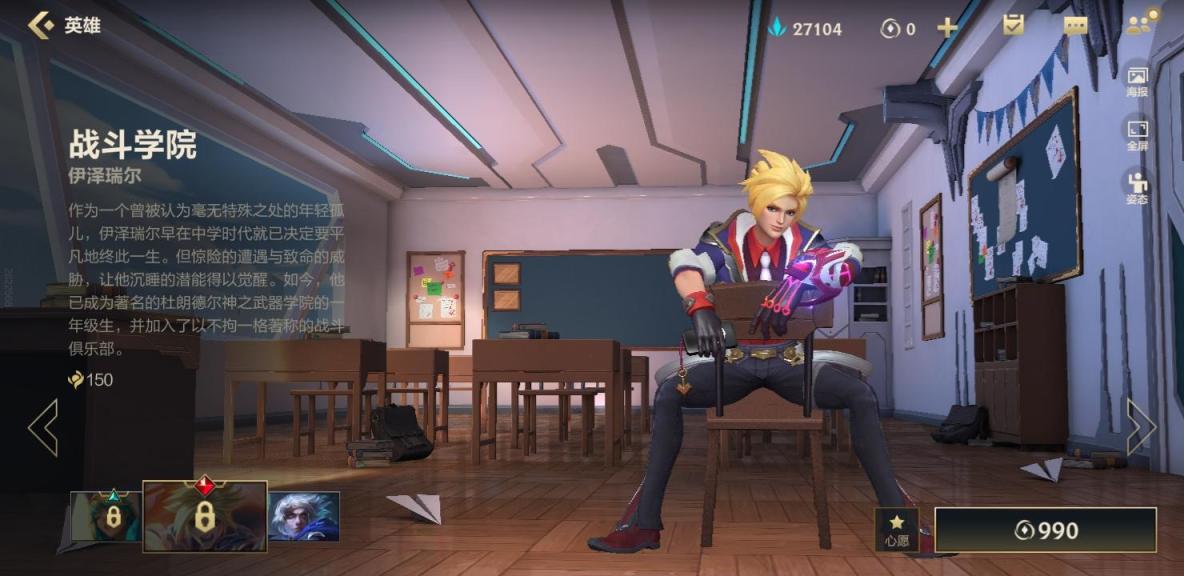Buy the skin for 990
The height and width of the screenshot is (576, 1184).
(x=1045, y=530)
